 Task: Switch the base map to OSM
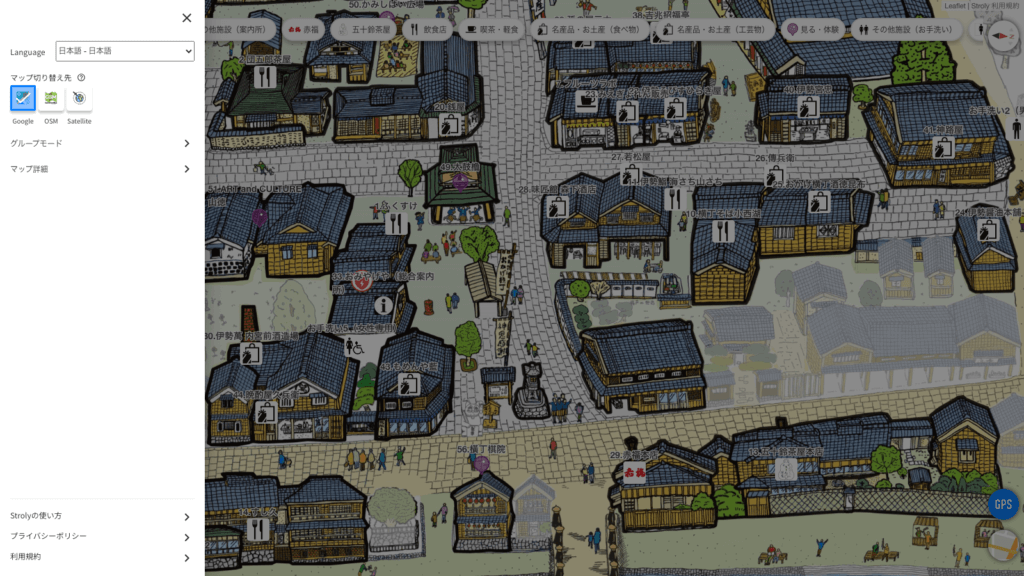51,98
